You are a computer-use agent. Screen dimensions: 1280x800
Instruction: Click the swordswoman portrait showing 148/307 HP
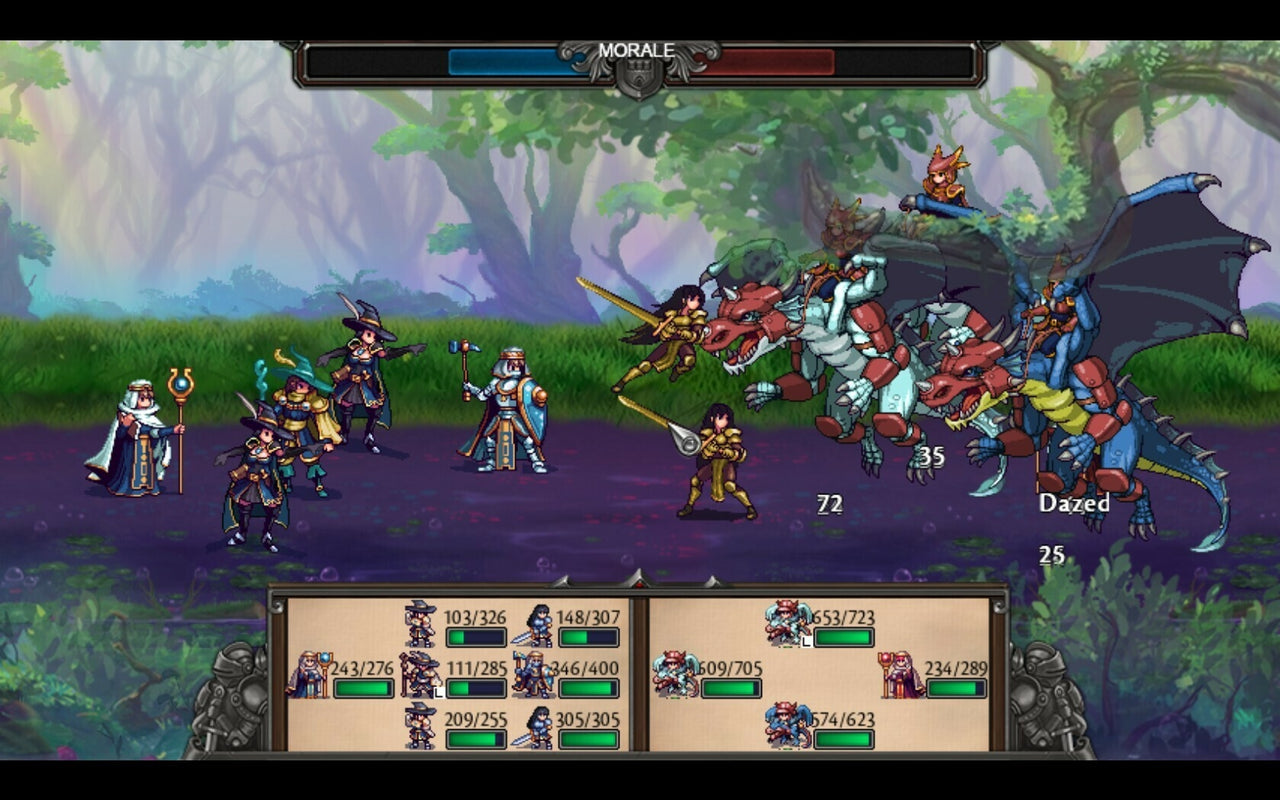[x=536, y=624]
